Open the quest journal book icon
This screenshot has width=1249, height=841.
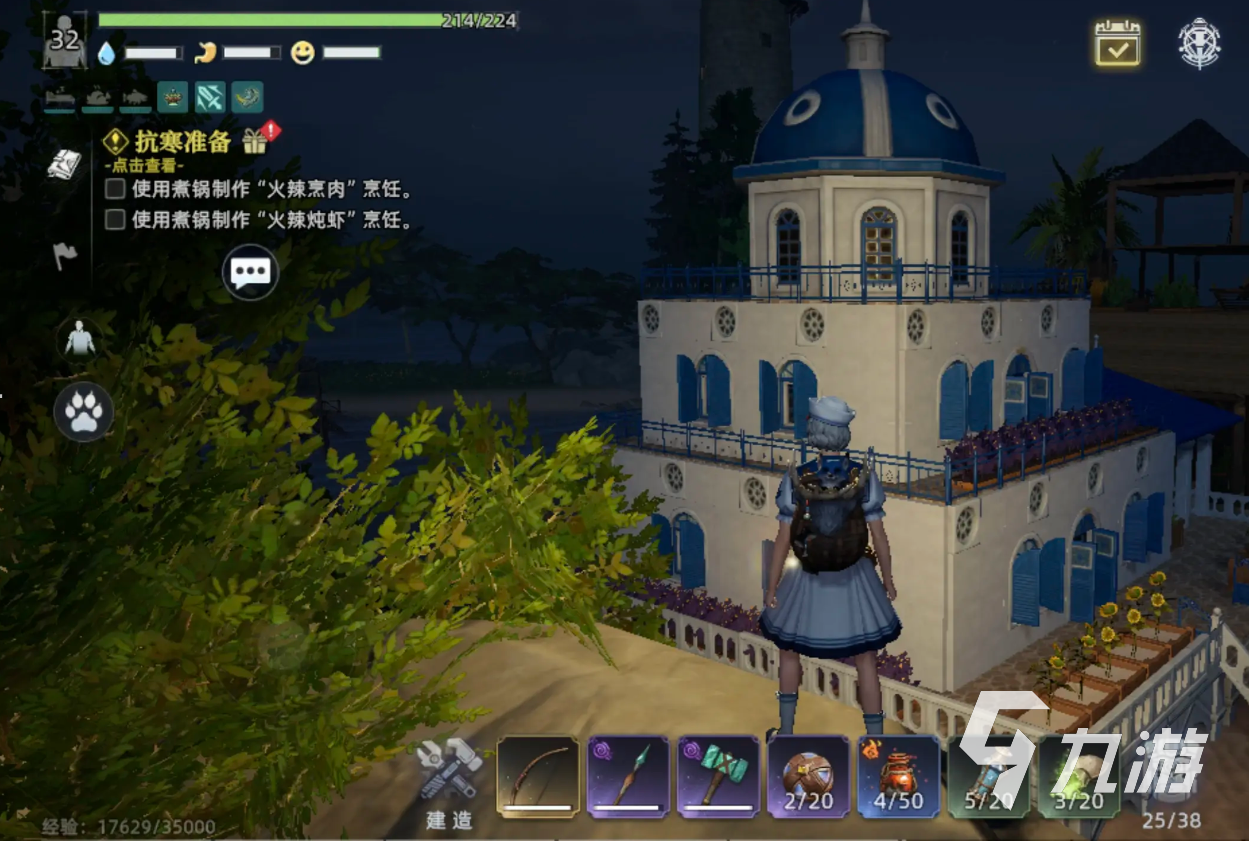coord(65,165)
